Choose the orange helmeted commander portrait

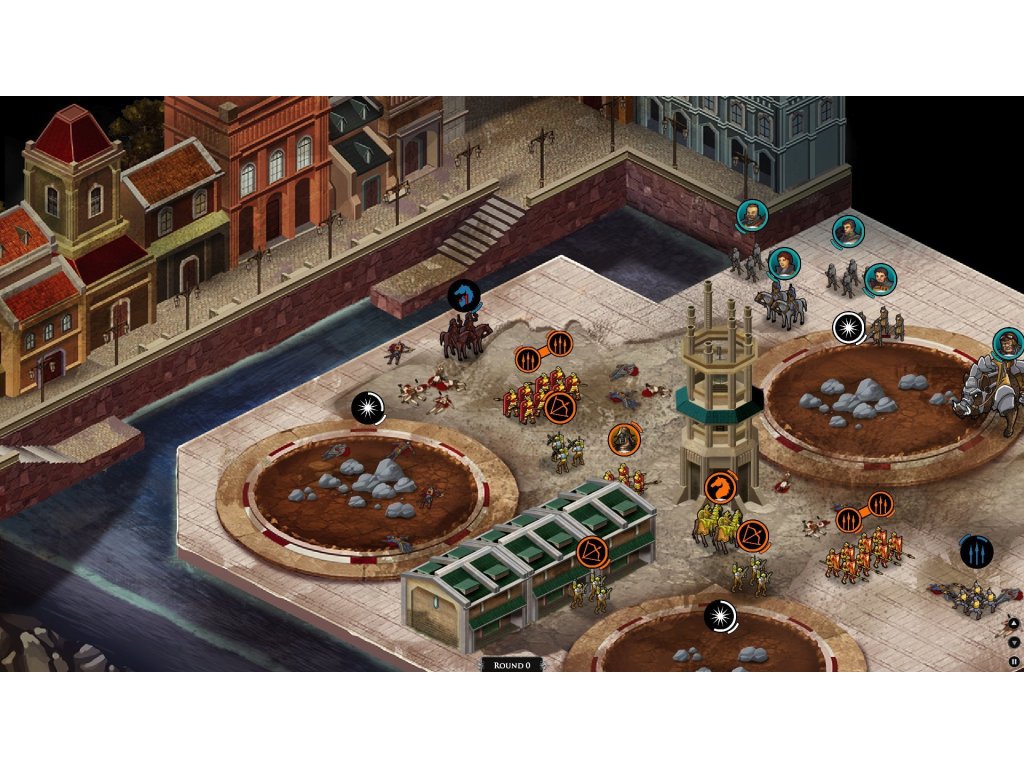(624, 439)
